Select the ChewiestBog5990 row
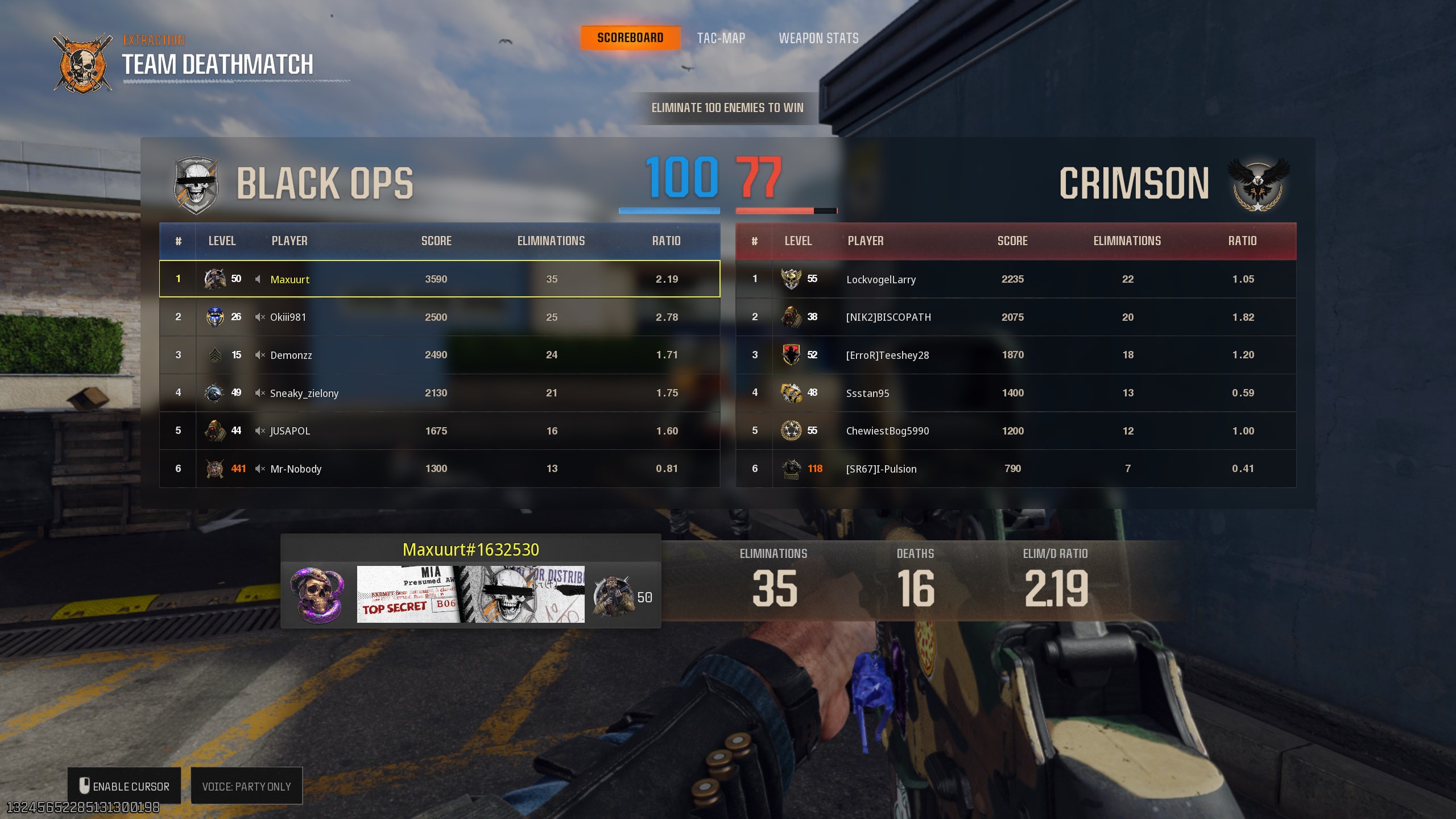The height and width of the screenshot is (819, 1456). coord(1015,431)
